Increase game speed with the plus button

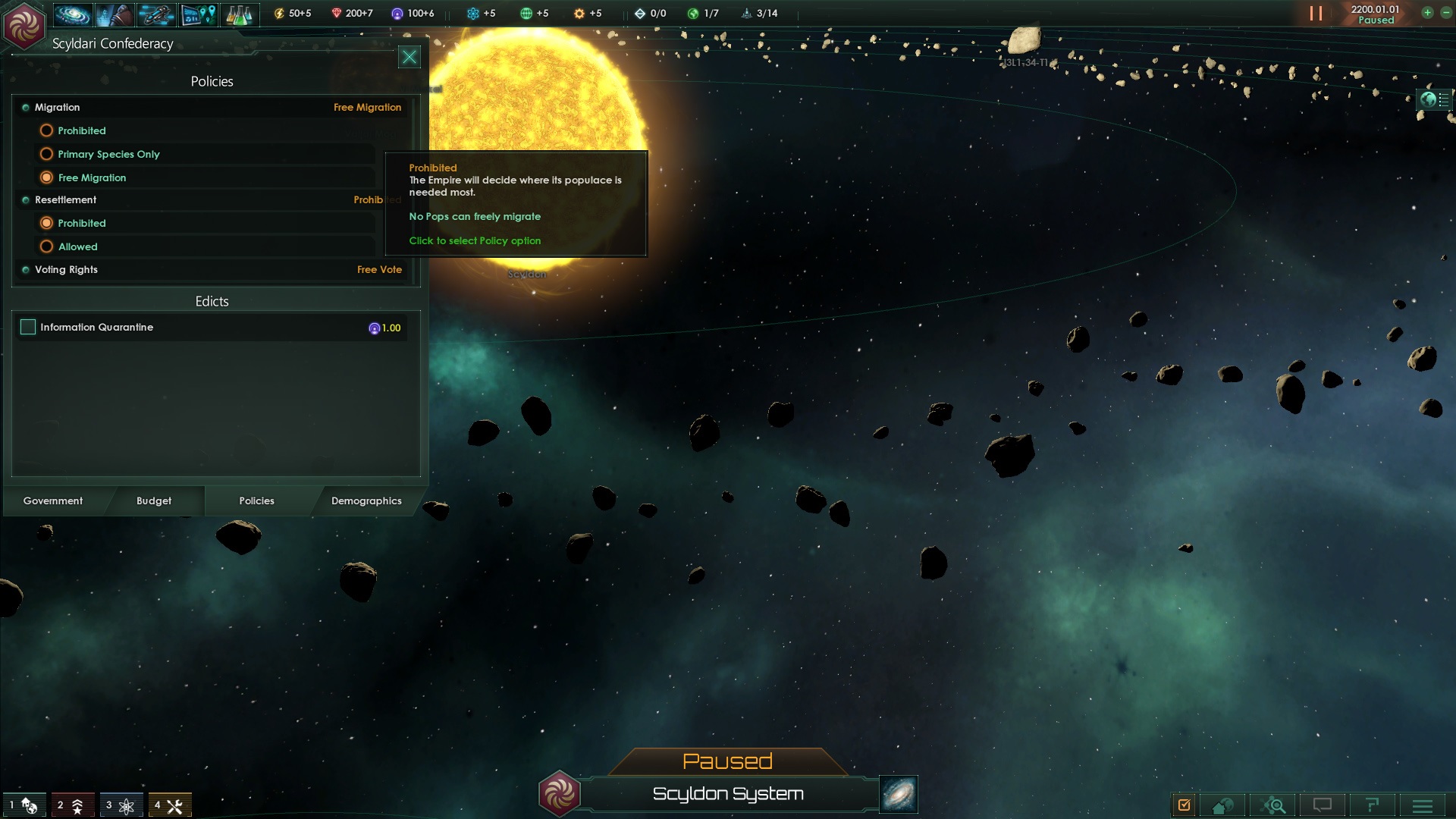[1427, 13]
